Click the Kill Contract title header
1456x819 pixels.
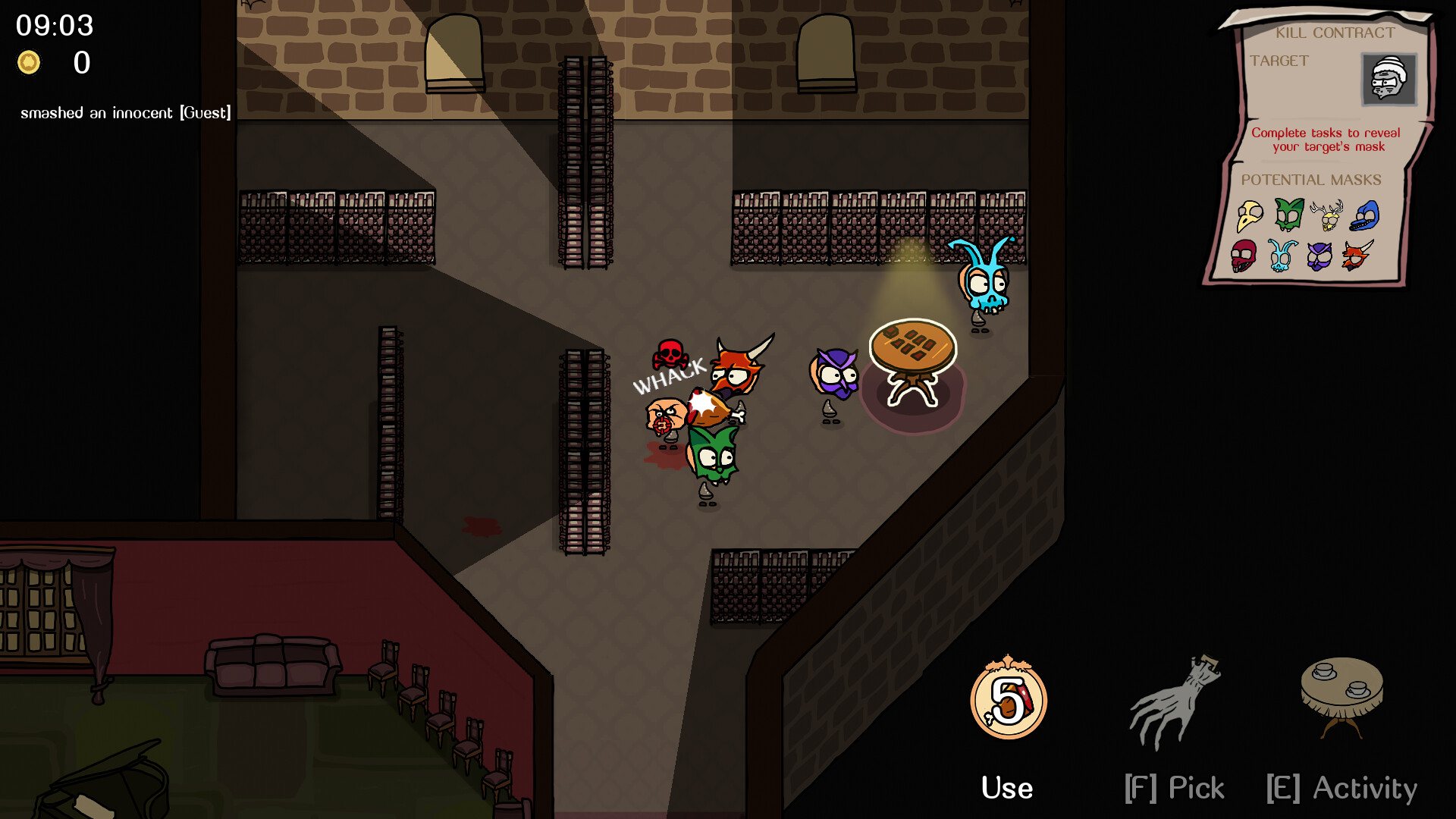[x=1336, y=33]
